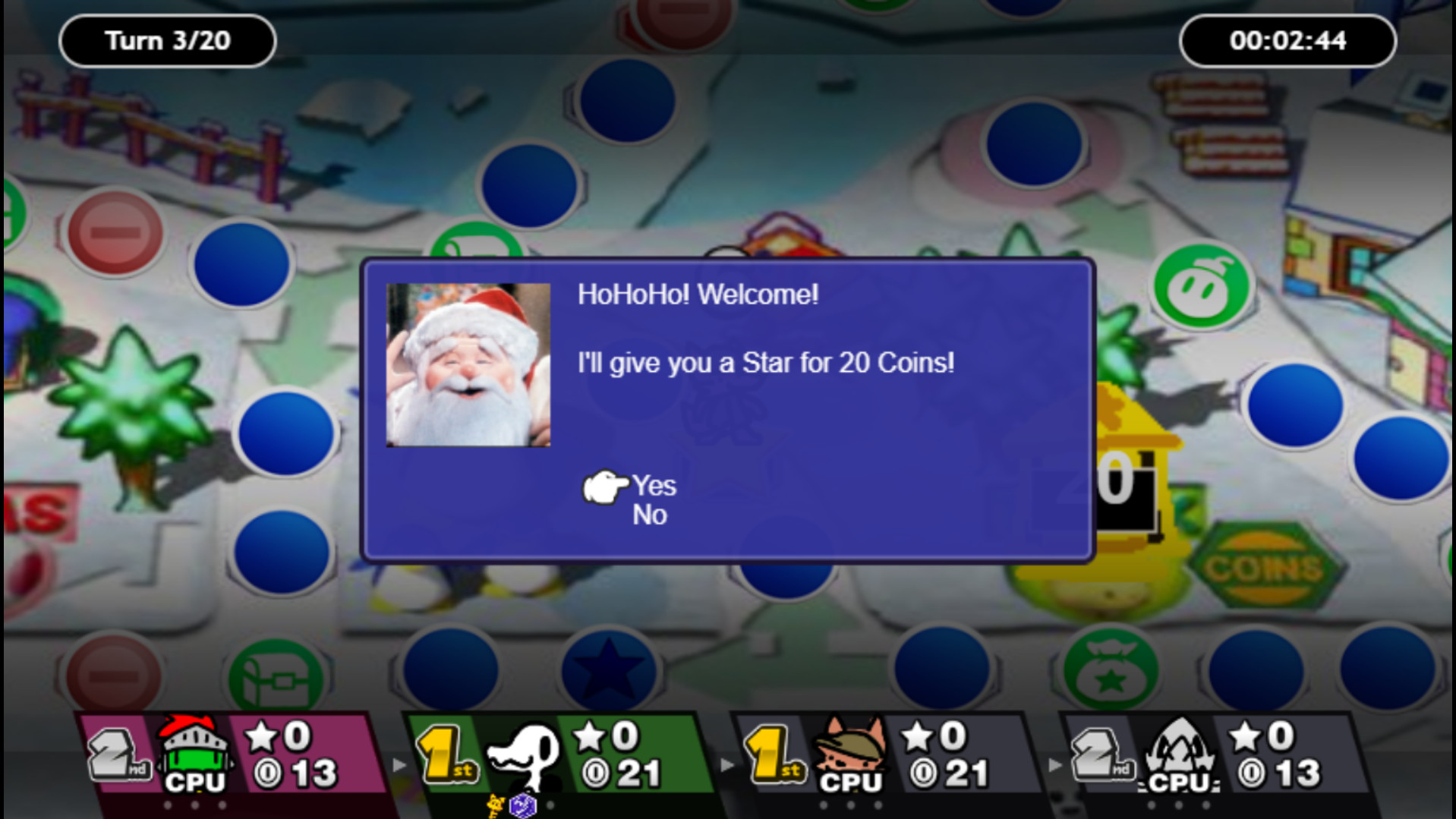Click the 00:02:44 timer display
The width and height of the screenshot is (1456, 819).
pyautogui.click(x=1287, y=41)
